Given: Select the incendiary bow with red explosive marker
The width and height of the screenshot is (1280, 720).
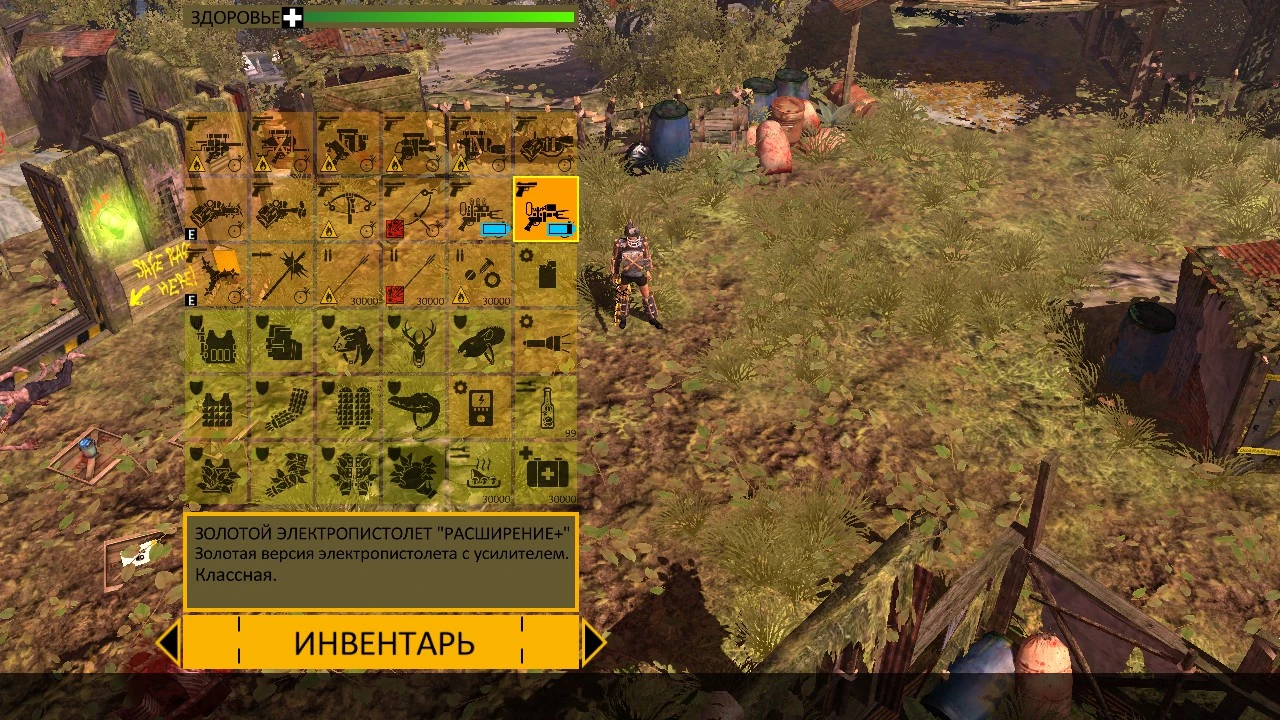Looking at the screenshot, I should (413, 210).
